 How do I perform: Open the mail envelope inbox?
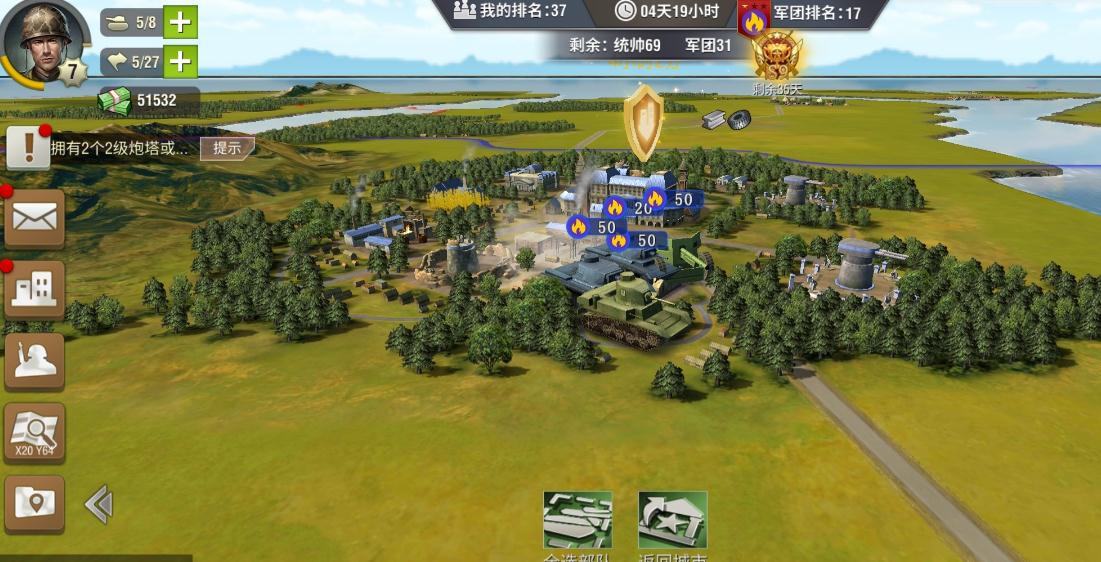(x=35, y=217)
